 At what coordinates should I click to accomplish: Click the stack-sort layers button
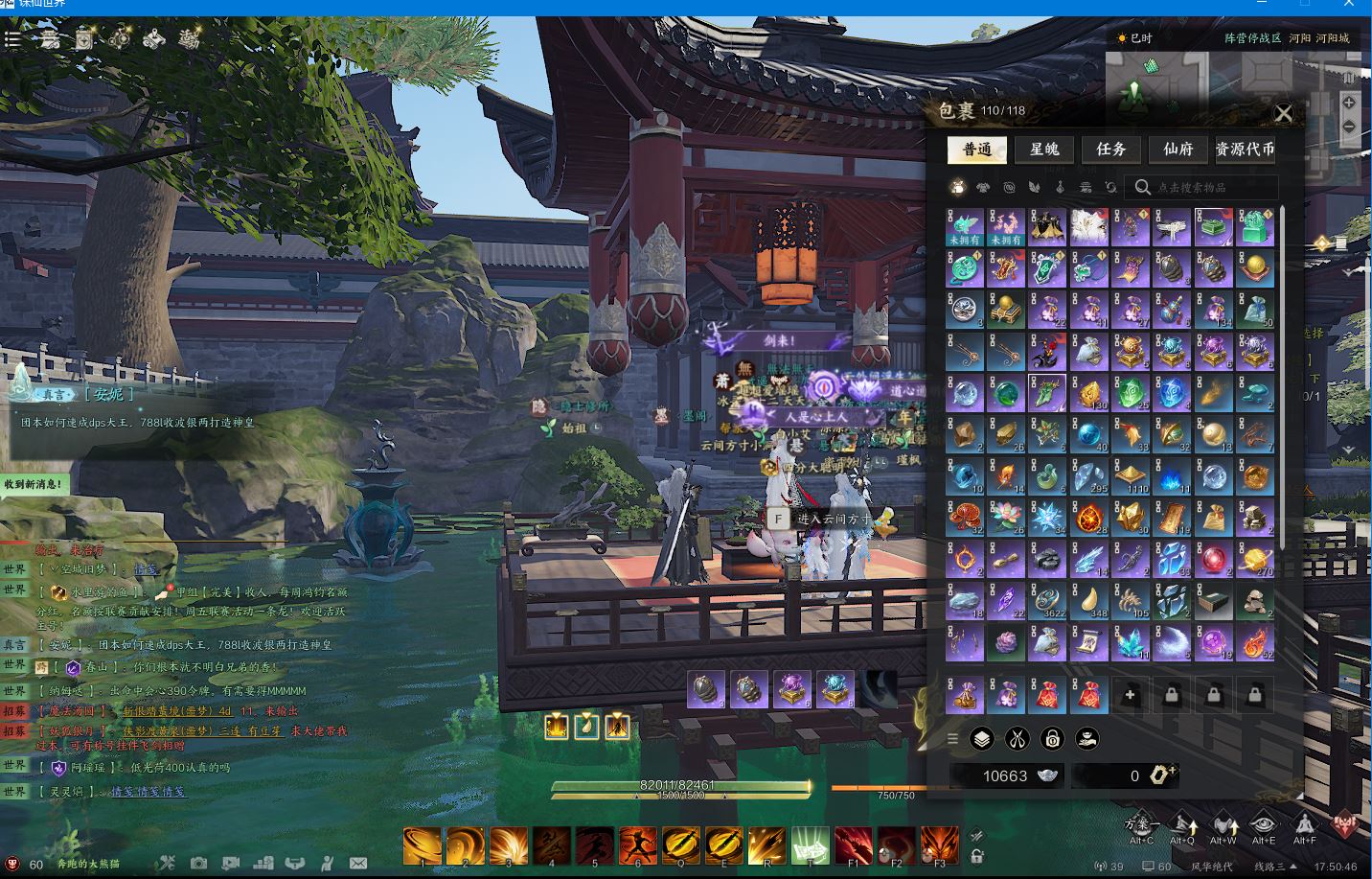982,739
